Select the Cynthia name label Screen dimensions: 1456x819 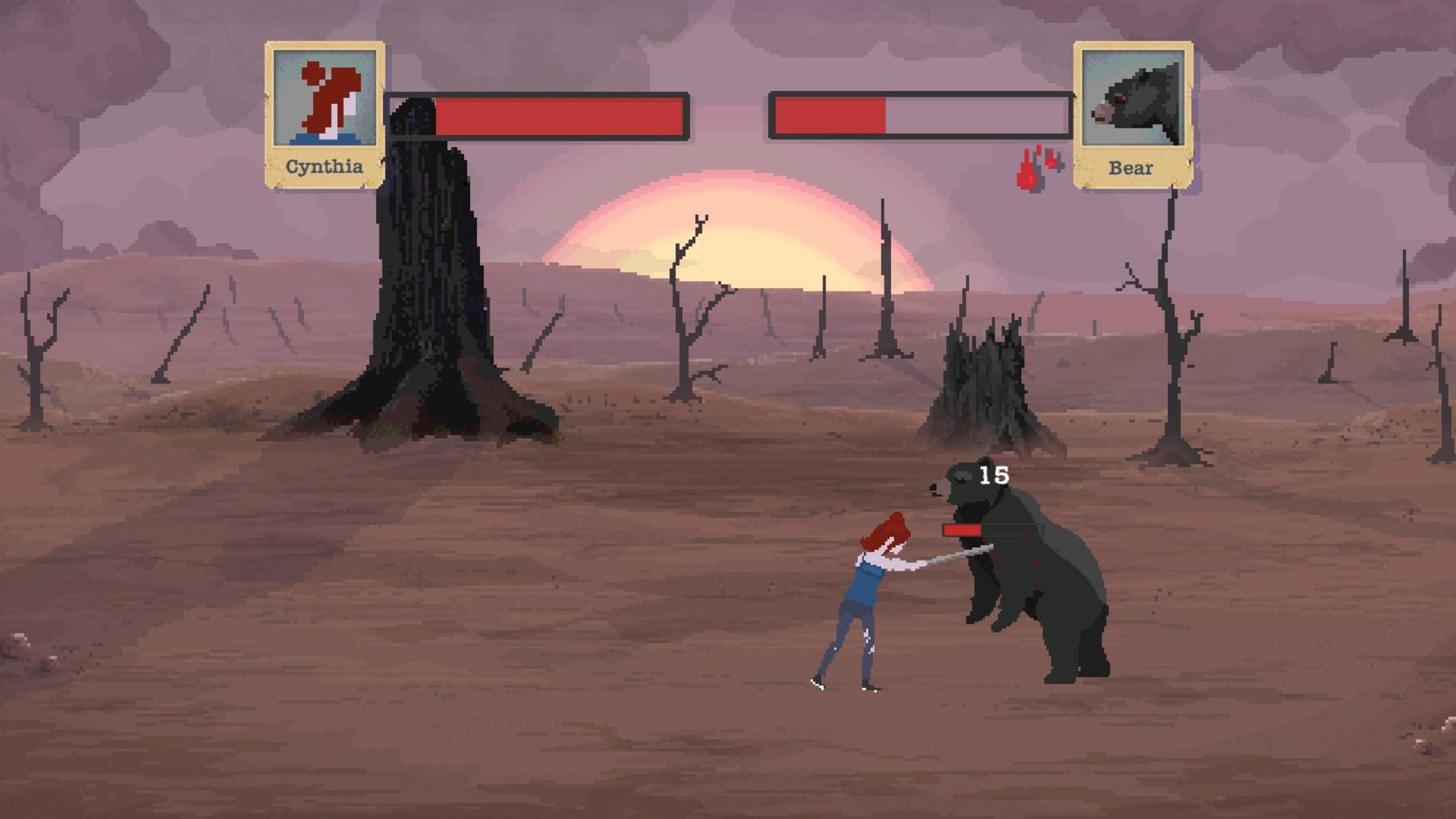pyautogui.click(x=323, y=165)
